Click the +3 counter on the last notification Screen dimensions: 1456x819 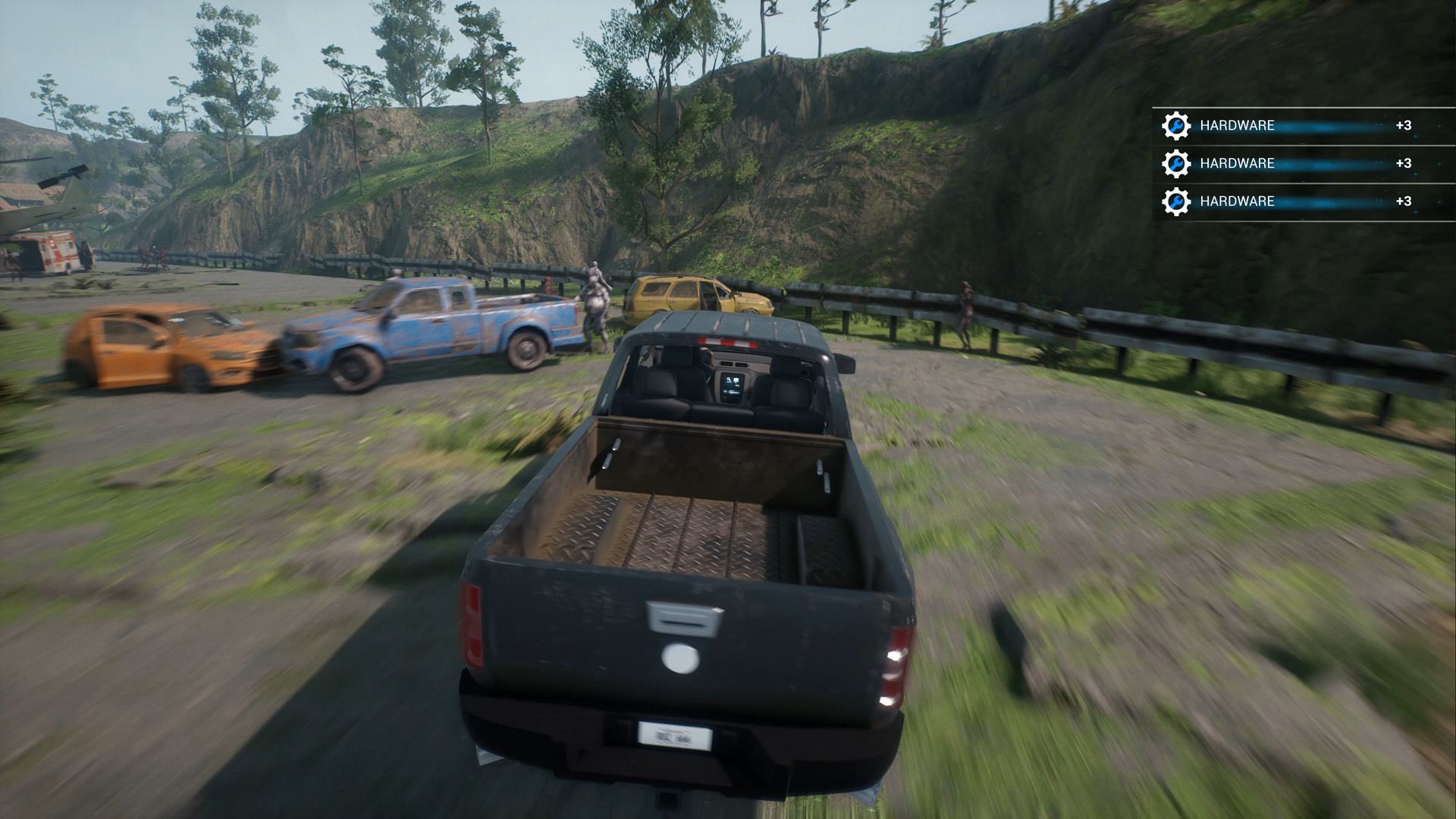1403,201
